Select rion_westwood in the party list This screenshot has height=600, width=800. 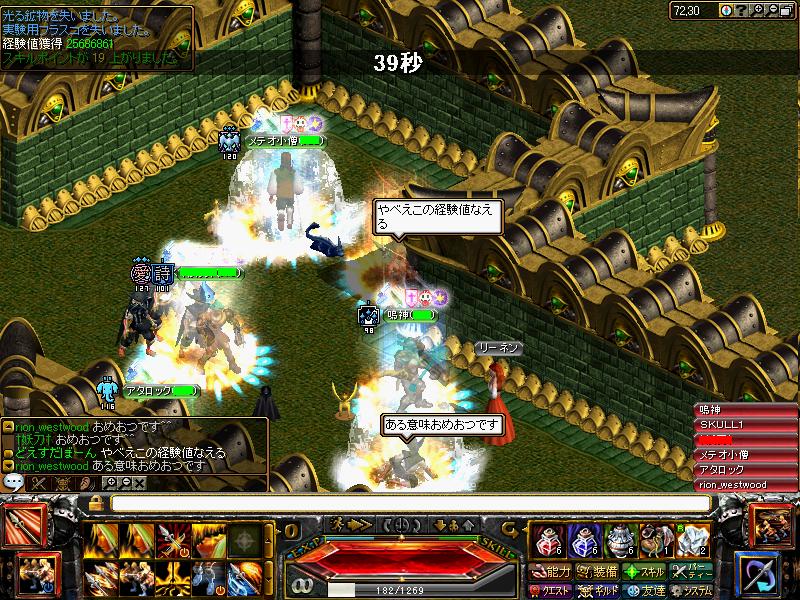[x=735, y=485]
